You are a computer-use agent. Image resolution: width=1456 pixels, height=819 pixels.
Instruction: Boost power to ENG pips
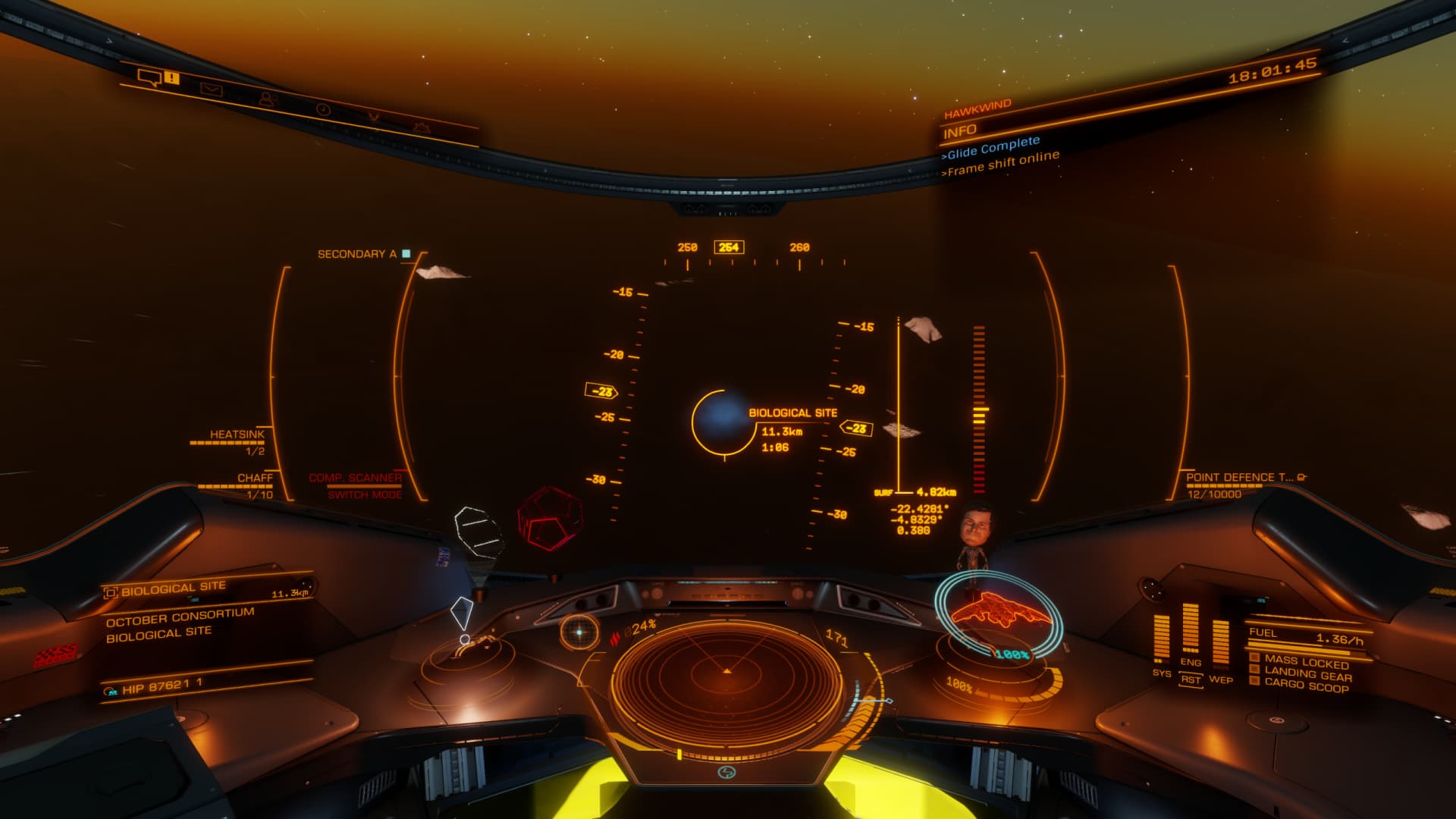[1191, 662]
